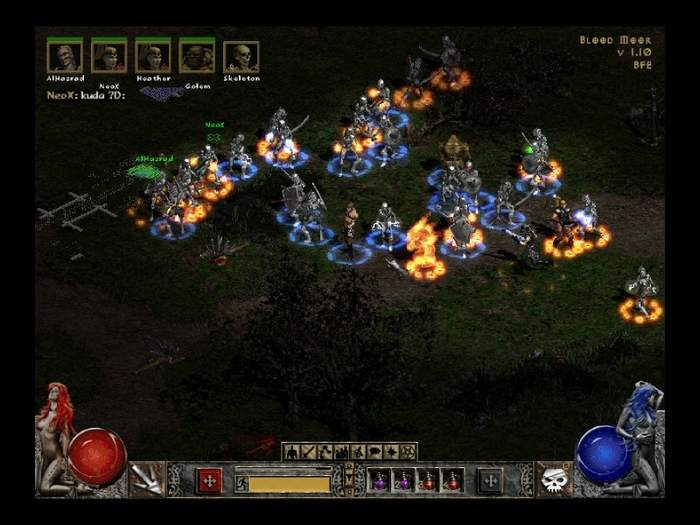The height and width of the screenshot is (525, 700).
Task: Open the character screen from mini menu
Action: [x=293, y=452]
